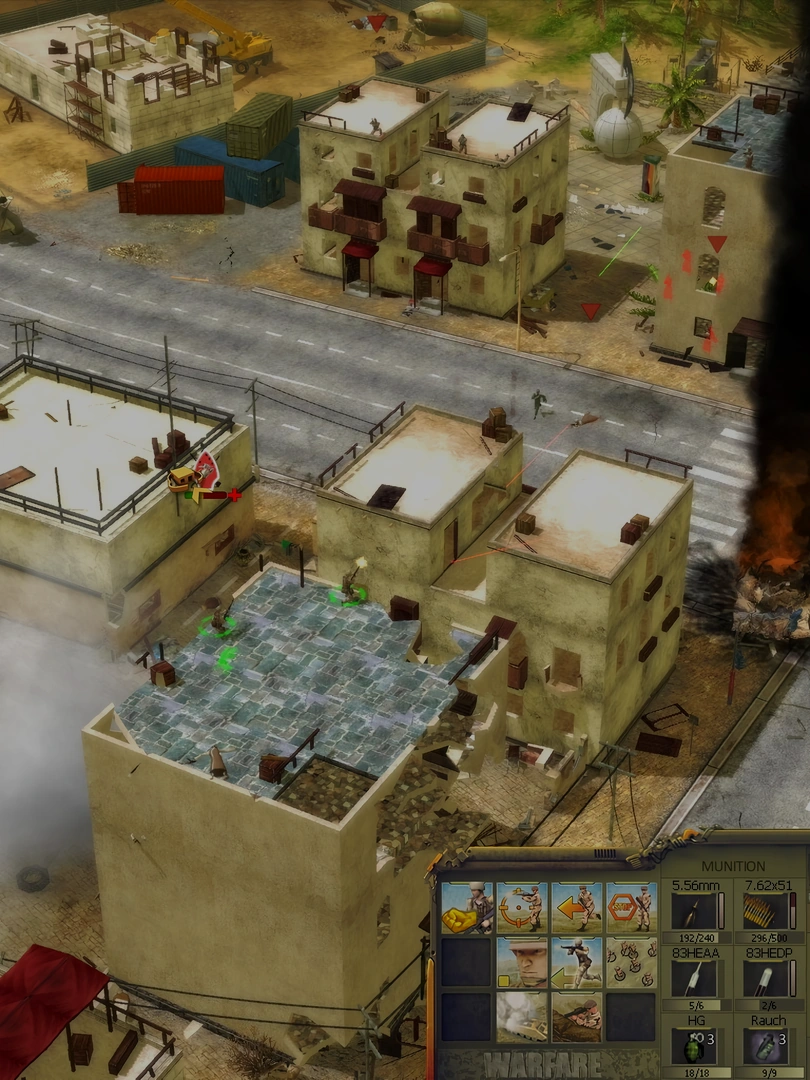
Task: Choose the retreat arrow command
Action: pyautogui.click(x=576, y=907)
